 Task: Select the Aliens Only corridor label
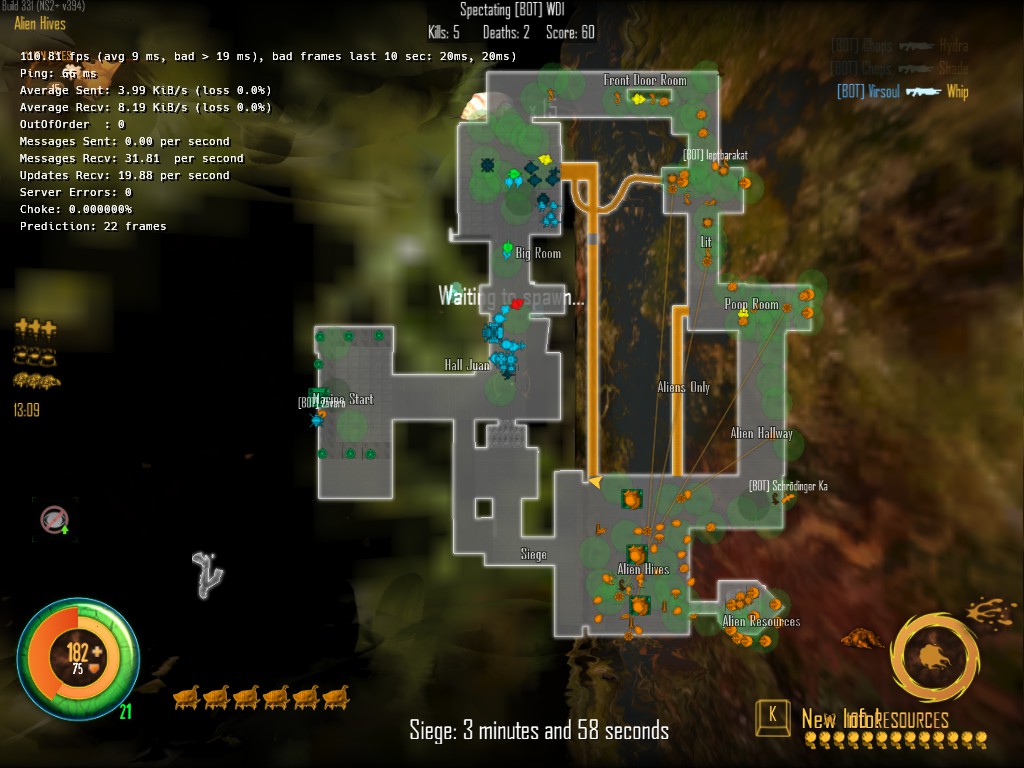[x=684, y=388]
